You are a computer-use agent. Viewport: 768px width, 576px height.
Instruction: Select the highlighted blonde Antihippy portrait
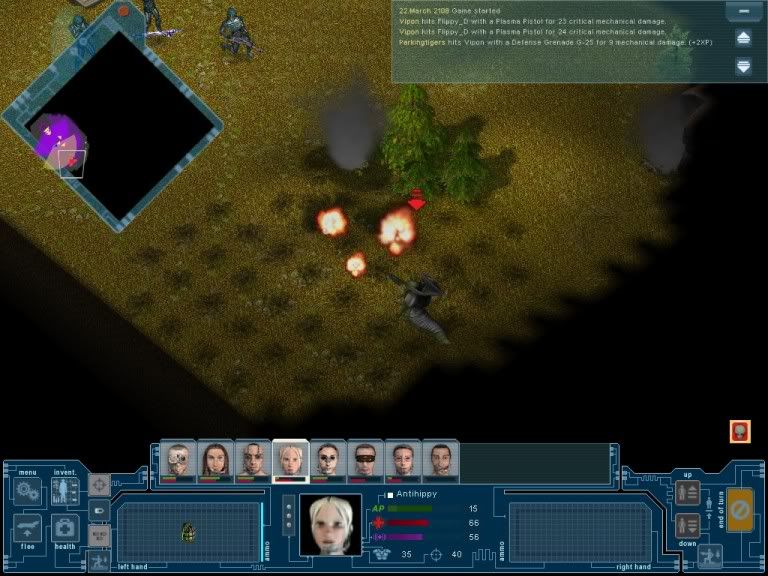[x=290, y=460]
